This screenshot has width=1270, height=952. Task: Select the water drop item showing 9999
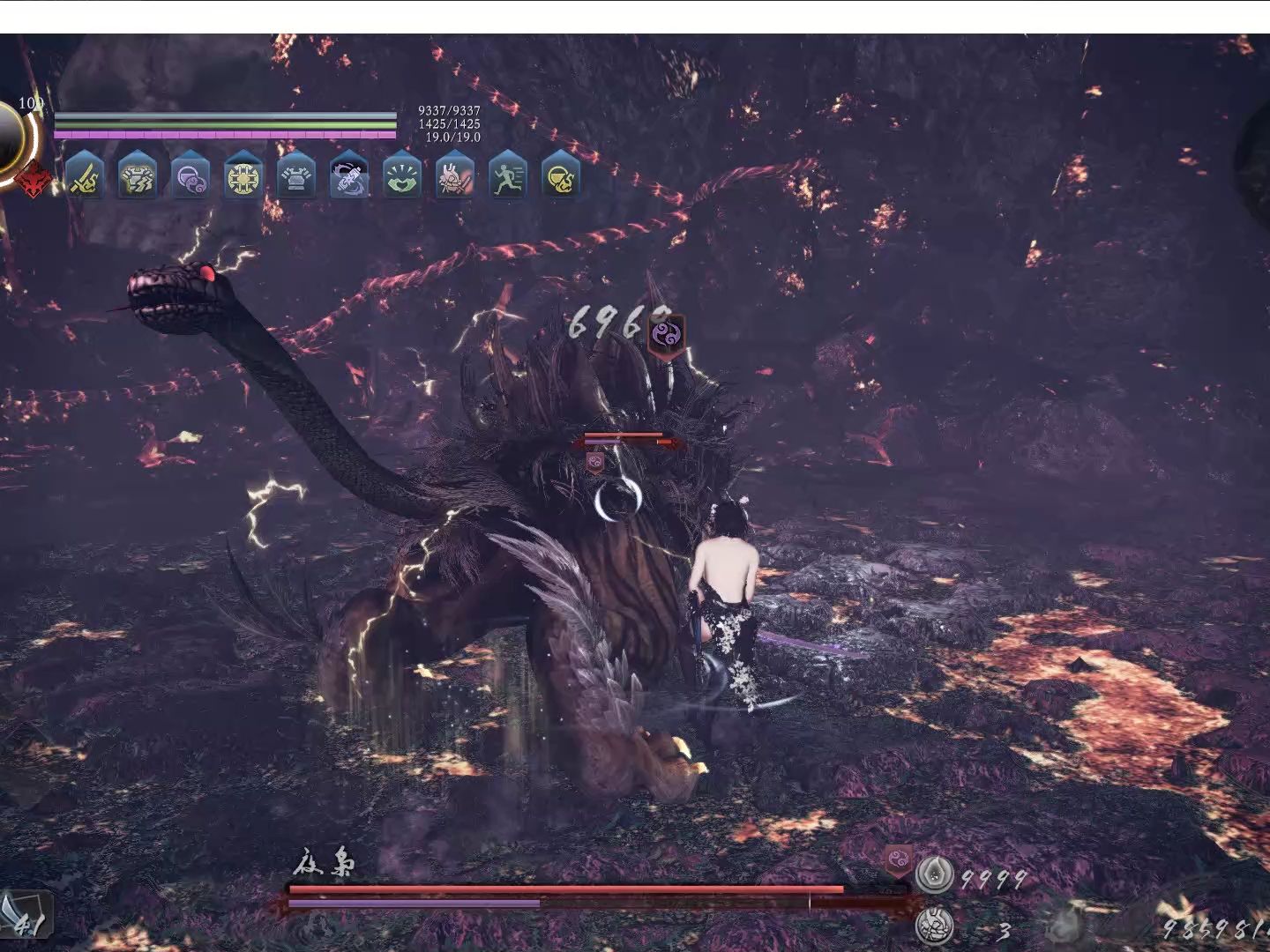coord(931,875)
